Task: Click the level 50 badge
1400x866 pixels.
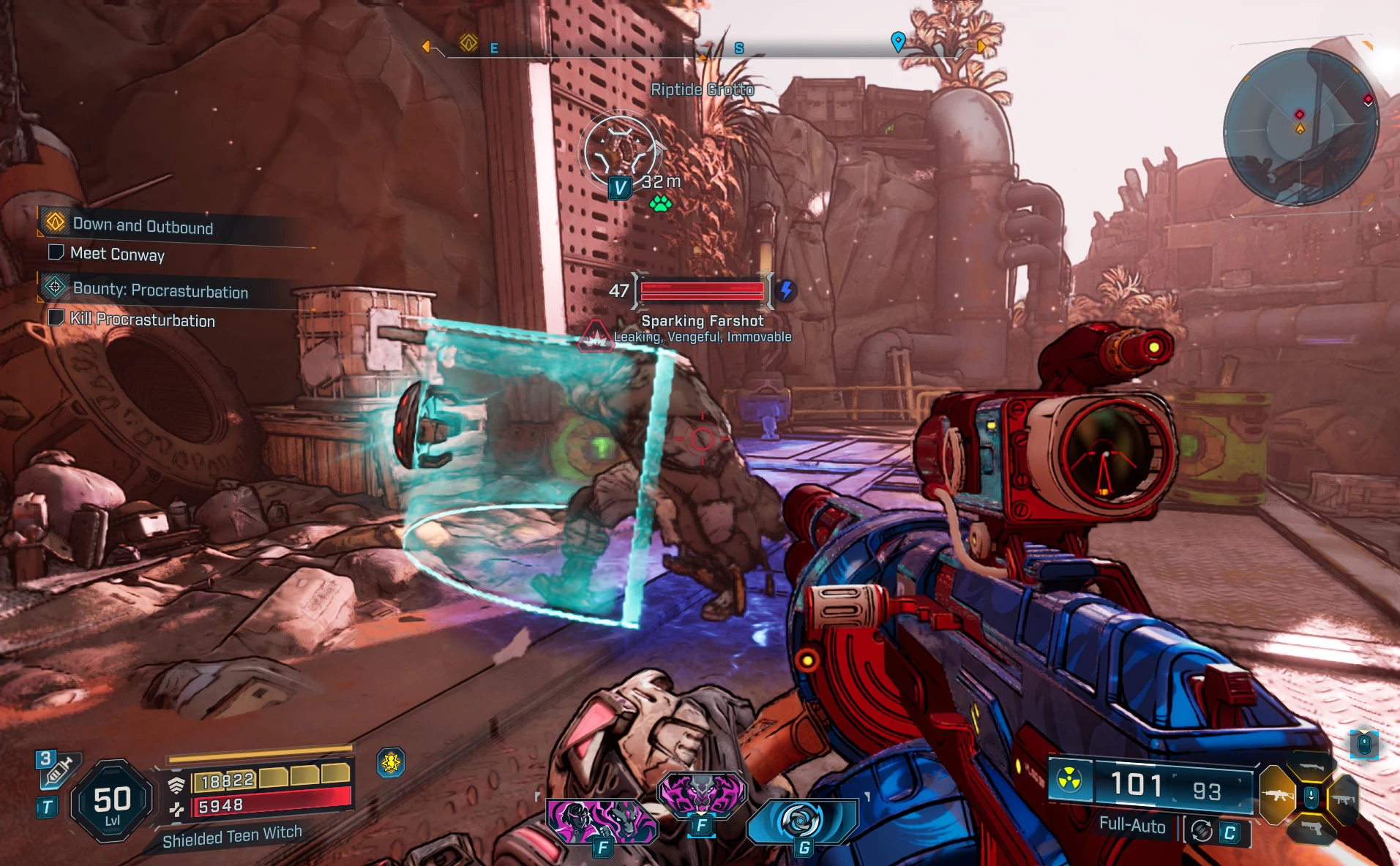Action: pyautogui.click(x=112, y=802)
